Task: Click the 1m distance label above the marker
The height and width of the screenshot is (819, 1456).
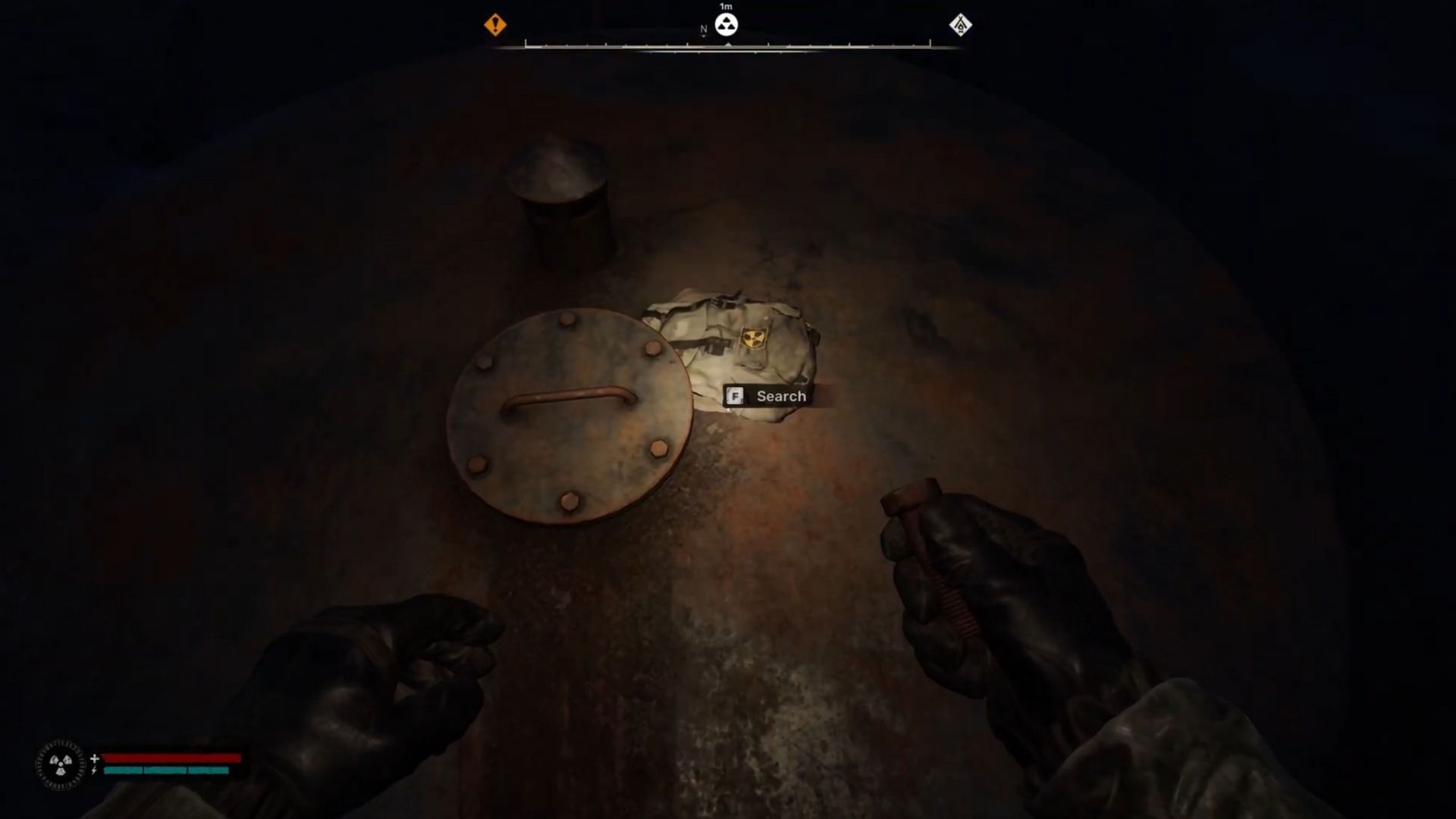Action: point(726,6)
